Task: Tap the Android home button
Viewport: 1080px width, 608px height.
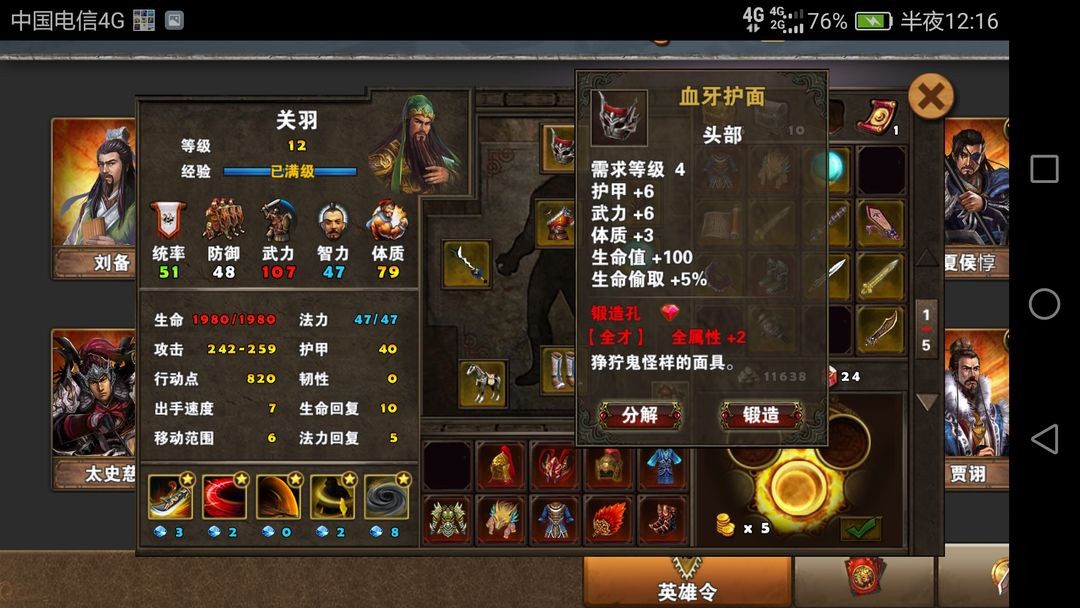Action: 1044,304
